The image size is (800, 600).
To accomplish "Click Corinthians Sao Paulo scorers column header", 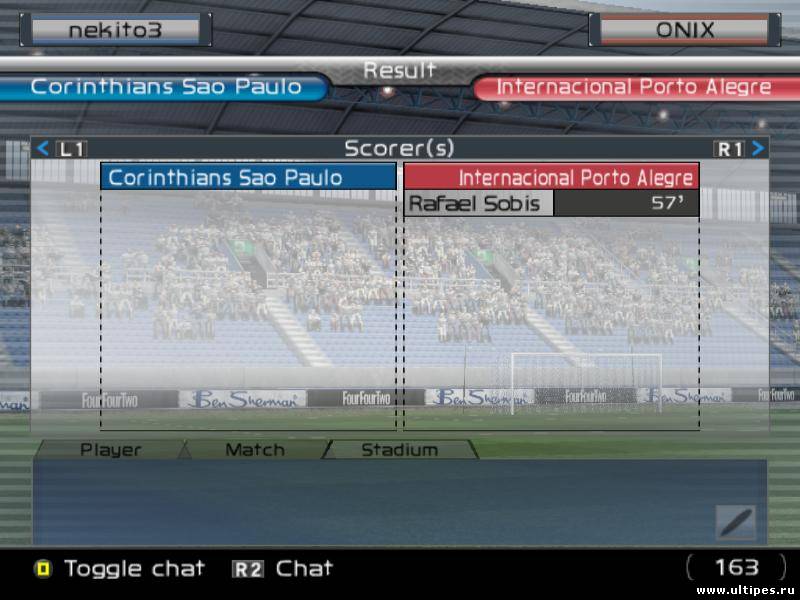I will [x=249, y=178].
